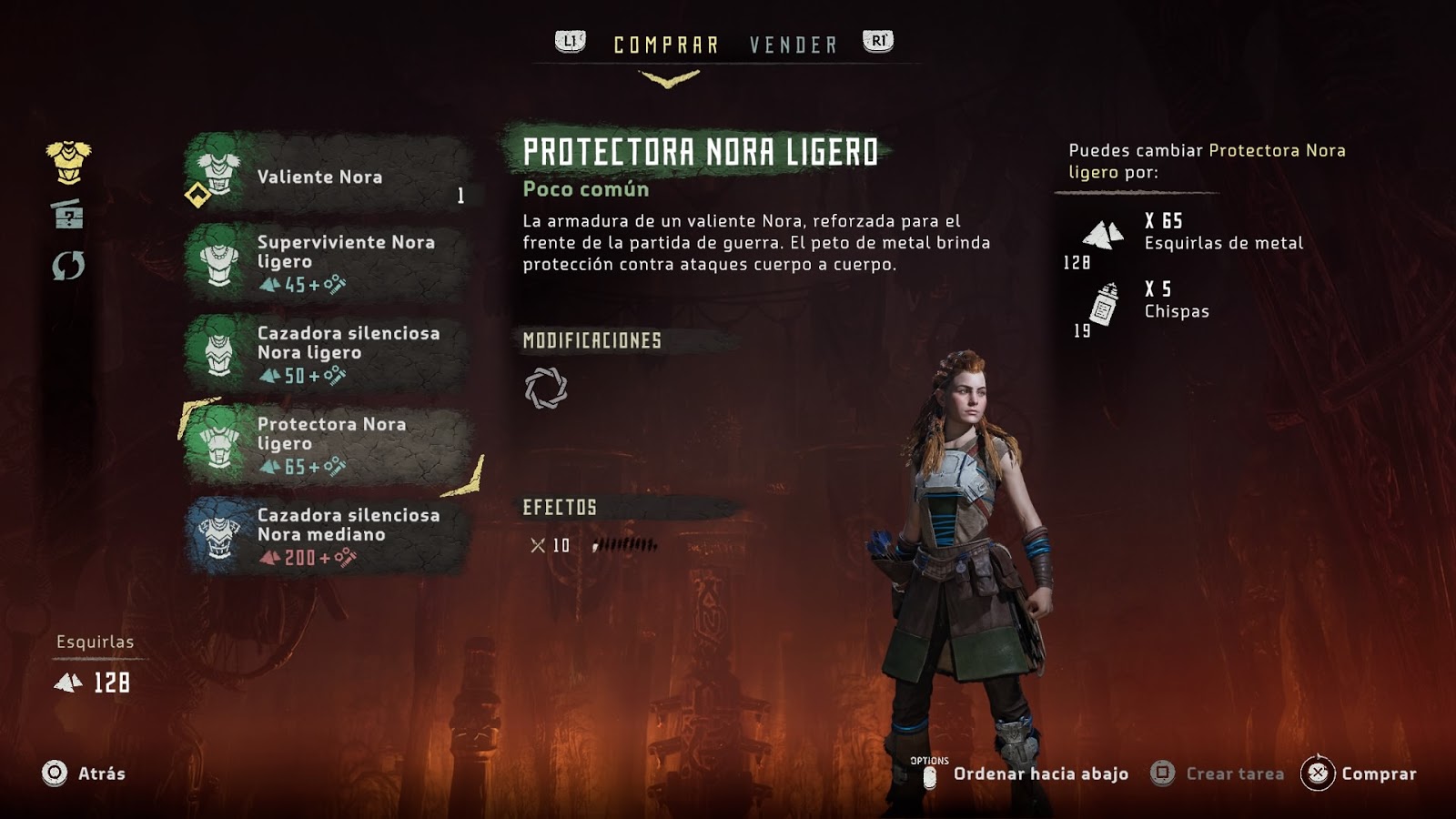Switch to the COMPRAR tab
The image size is (1456, 819).
coord(665,40)
